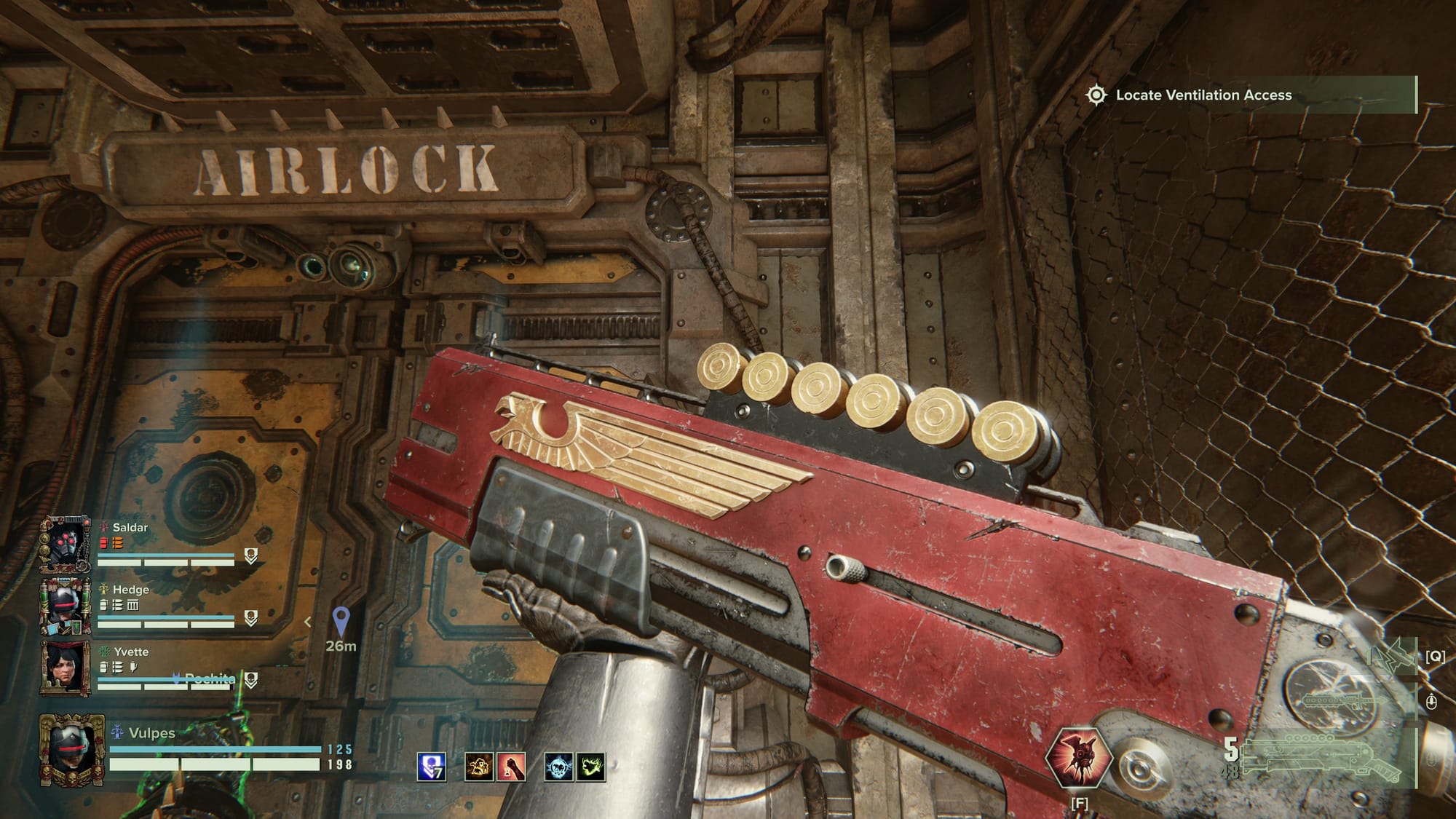This screenshot has height=819, width=1456.
Task: Click Vulpes' own player portrait
Action: point(71,750)
